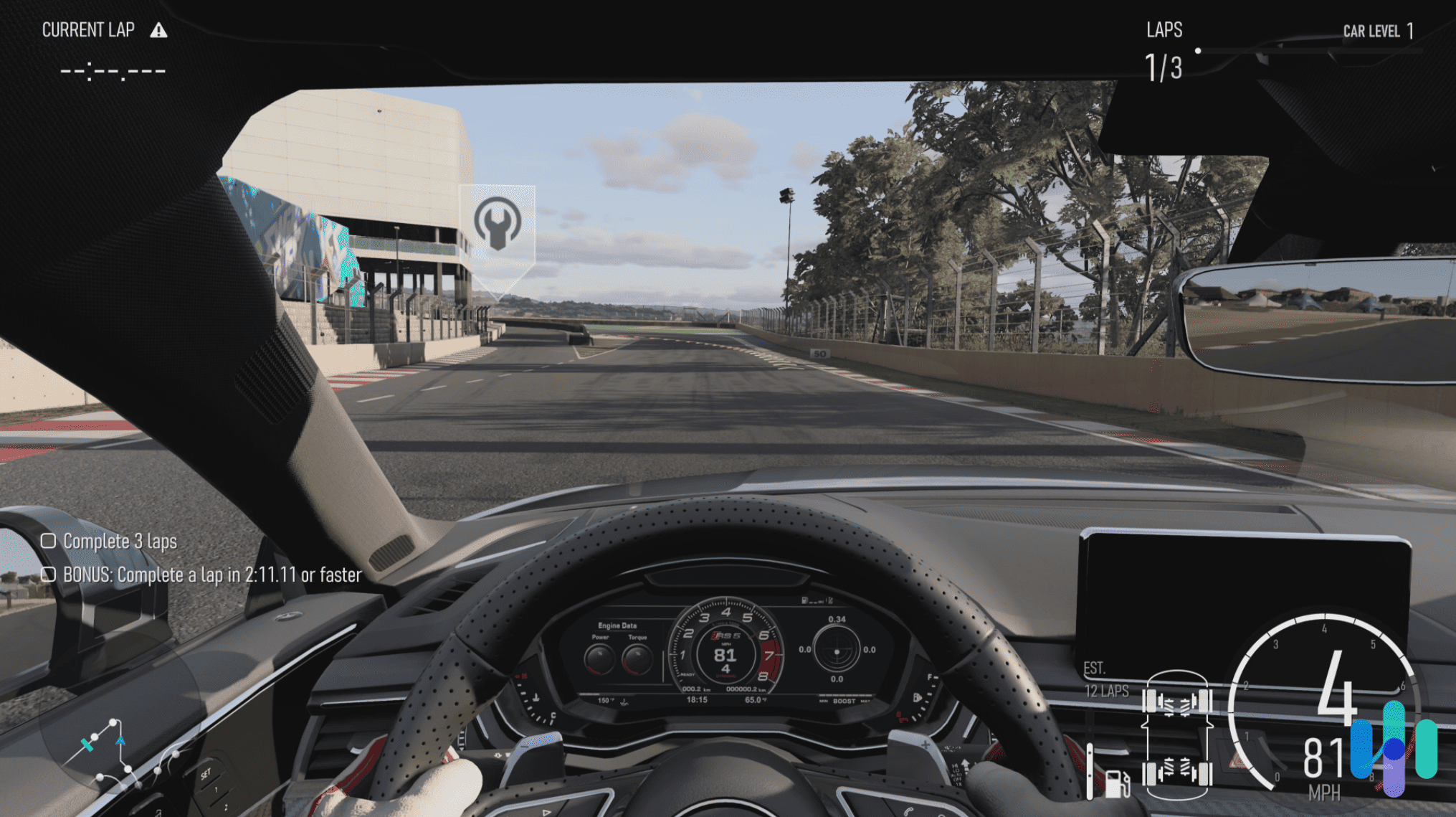Select the player arrow on the track minimap
Viewport: 1456px width, 817px height.
point(121,741)
